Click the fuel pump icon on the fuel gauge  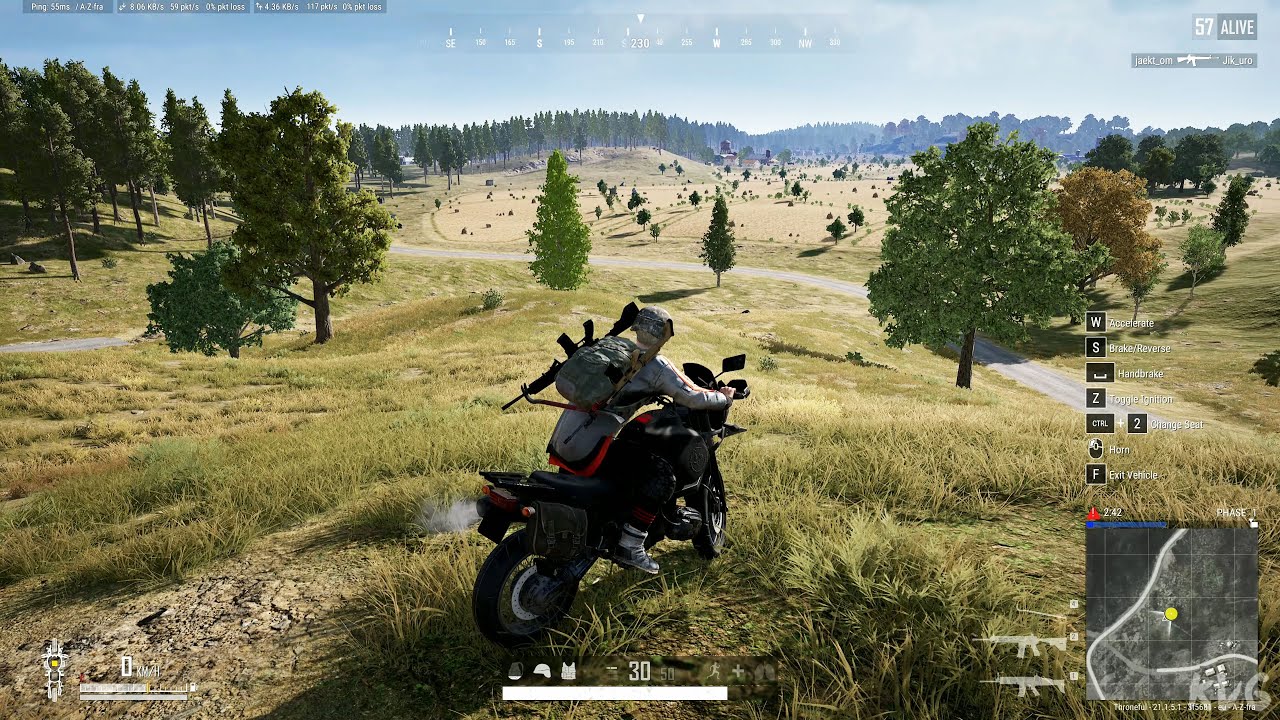[x=193, y=686]
